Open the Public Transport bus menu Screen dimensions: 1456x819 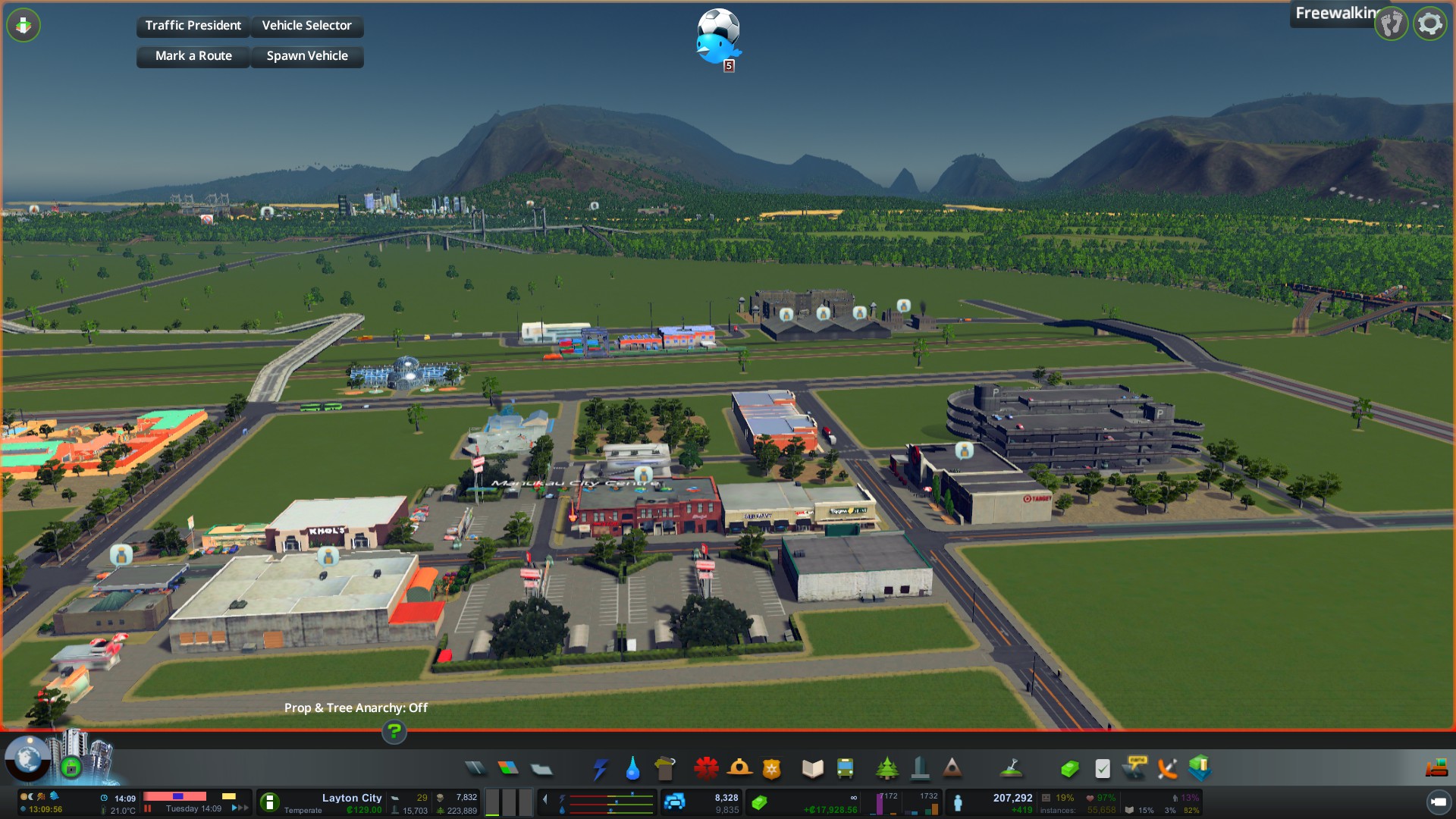point(845,769)
